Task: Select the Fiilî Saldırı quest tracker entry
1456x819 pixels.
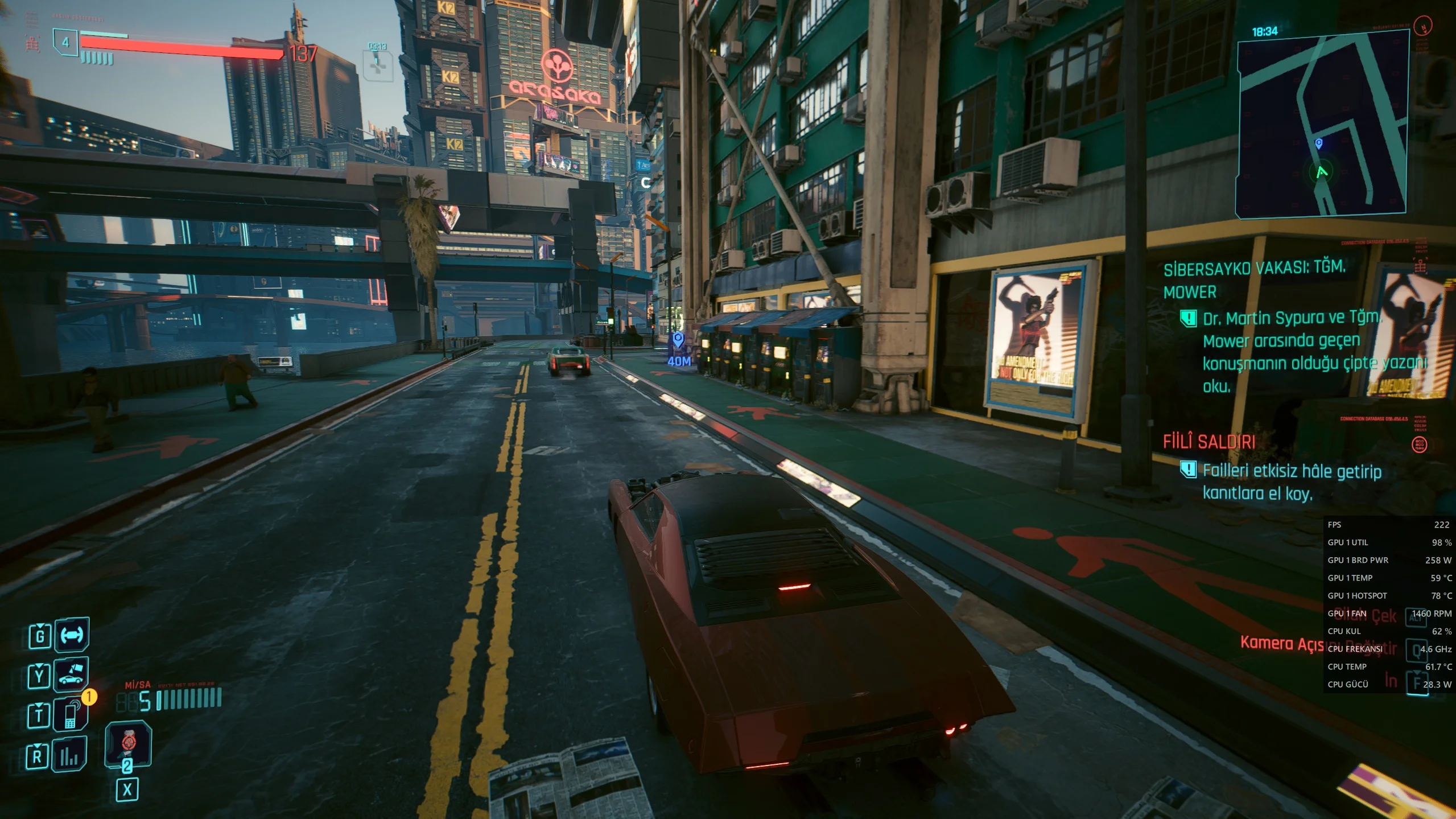Action: click(1209, 442)
